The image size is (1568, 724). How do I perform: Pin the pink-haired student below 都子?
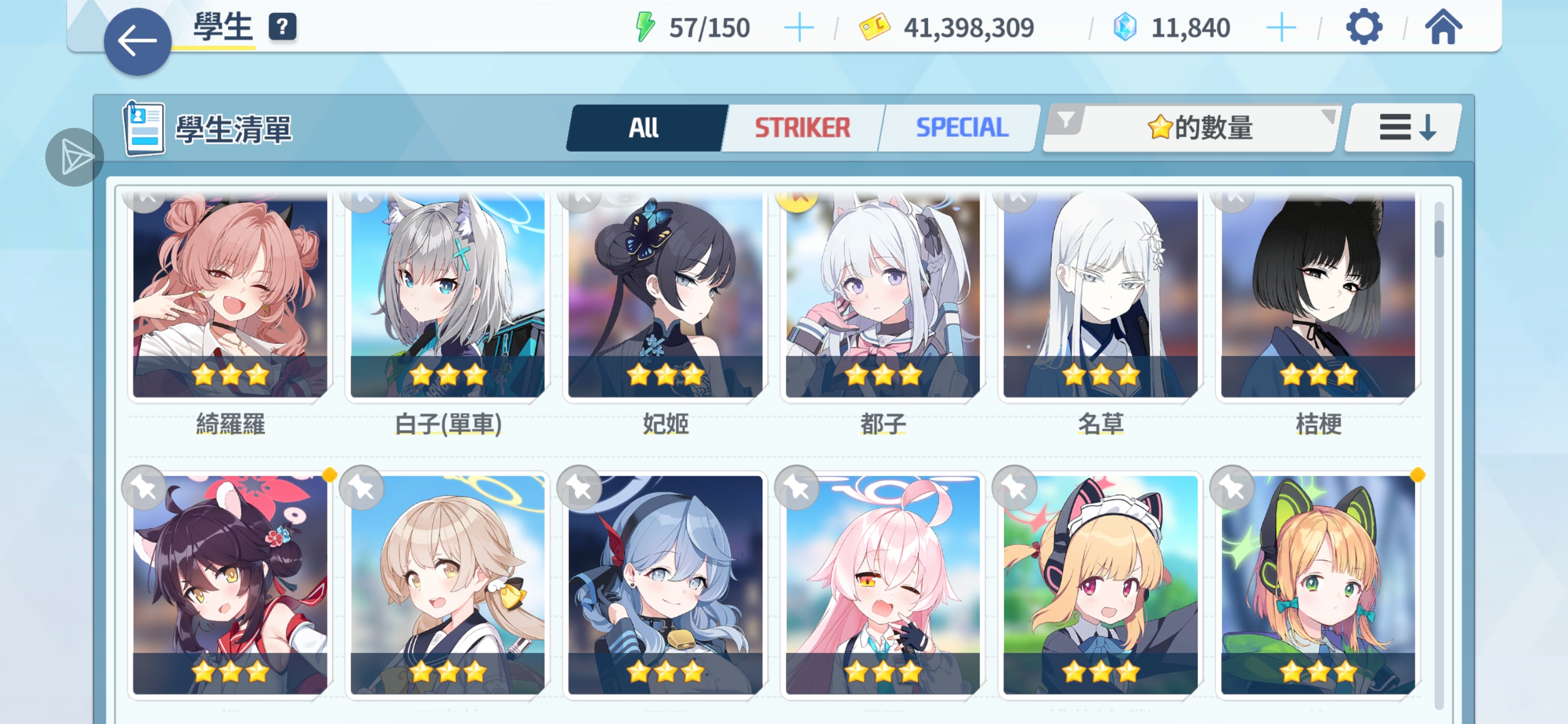click(x=798, y=487)
